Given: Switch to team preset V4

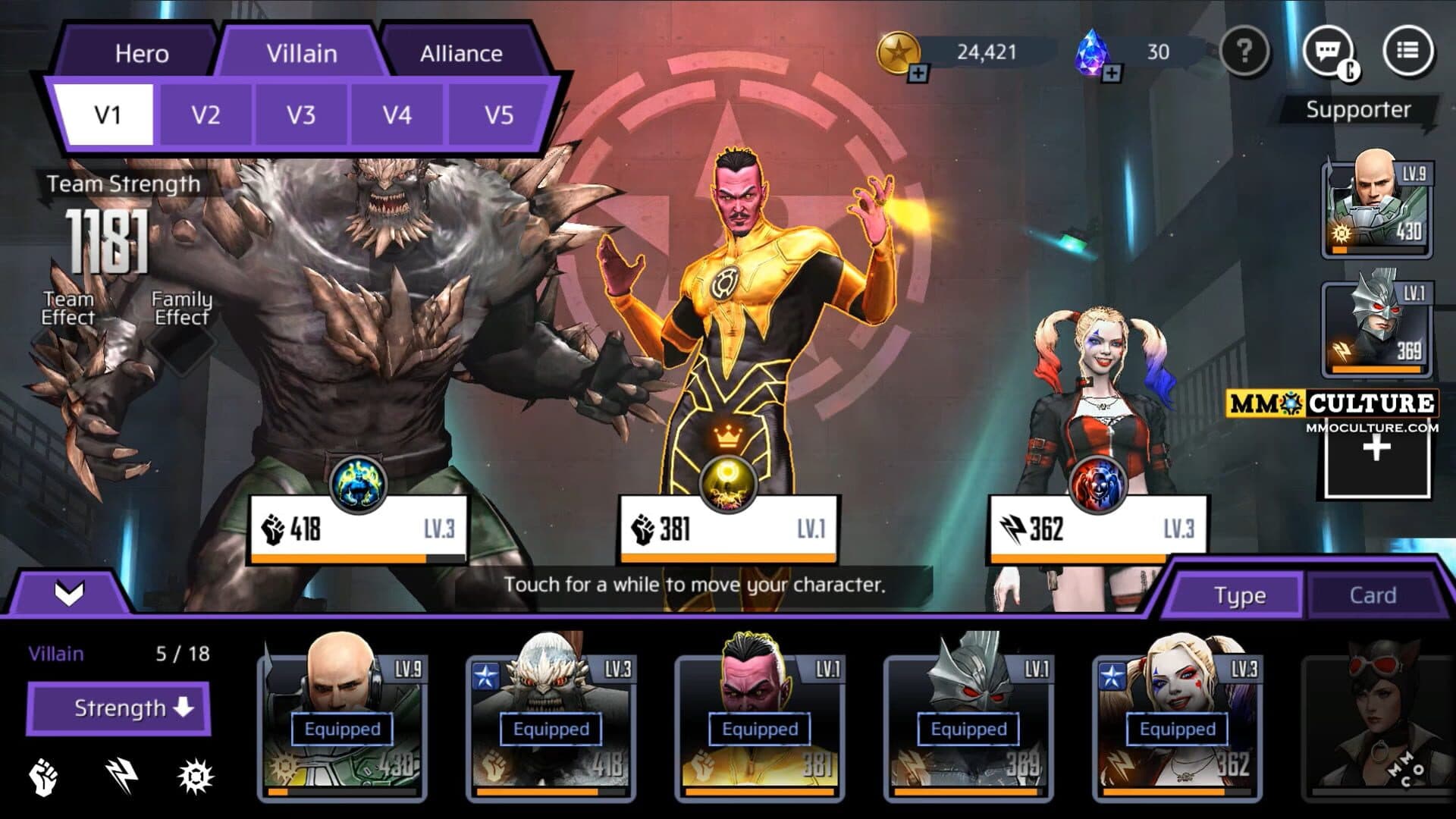Looking at the screenshot, I should (x=397, y=115).
